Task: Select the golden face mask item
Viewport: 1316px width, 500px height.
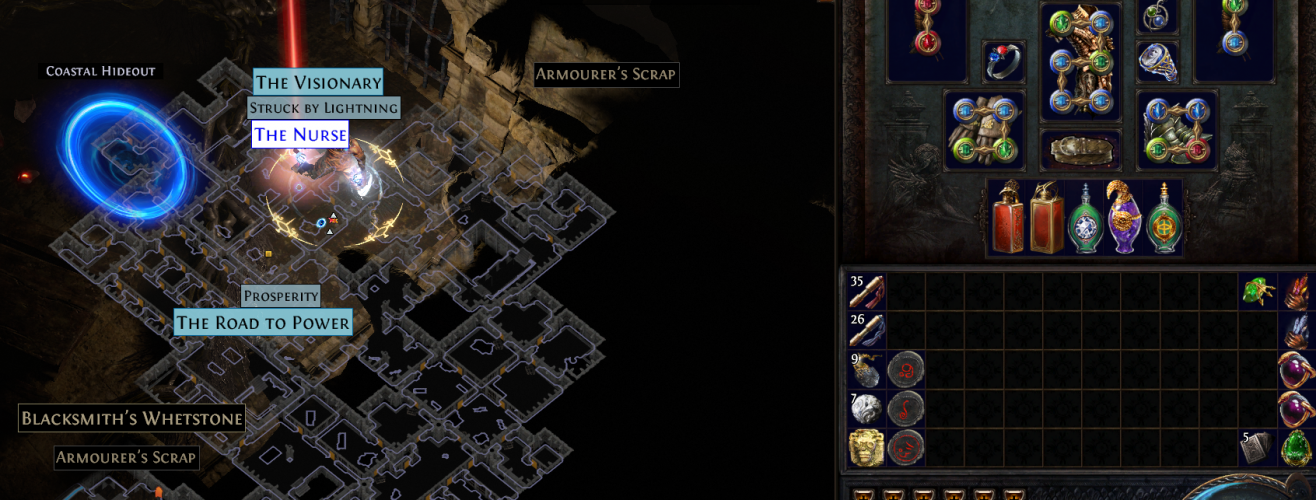Action: [866, 448]
